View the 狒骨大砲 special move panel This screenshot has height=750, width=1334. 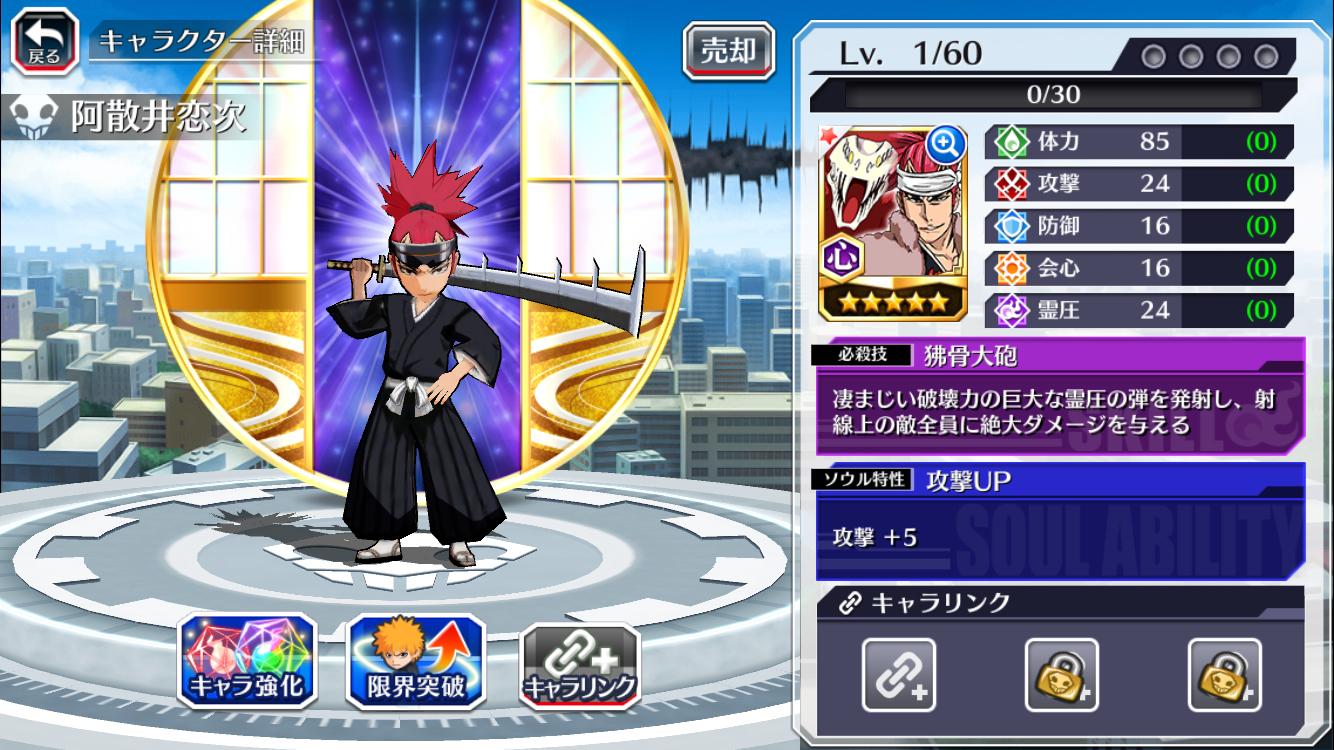(x=1060, y=398)
